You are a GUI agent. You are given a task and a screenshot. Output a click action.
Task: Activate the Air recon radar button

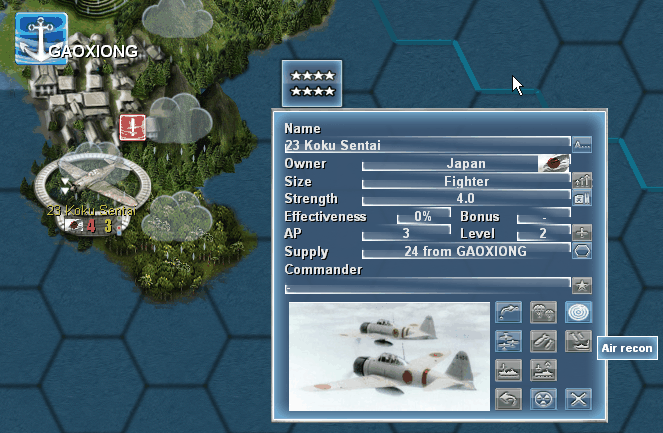(578, 313)
